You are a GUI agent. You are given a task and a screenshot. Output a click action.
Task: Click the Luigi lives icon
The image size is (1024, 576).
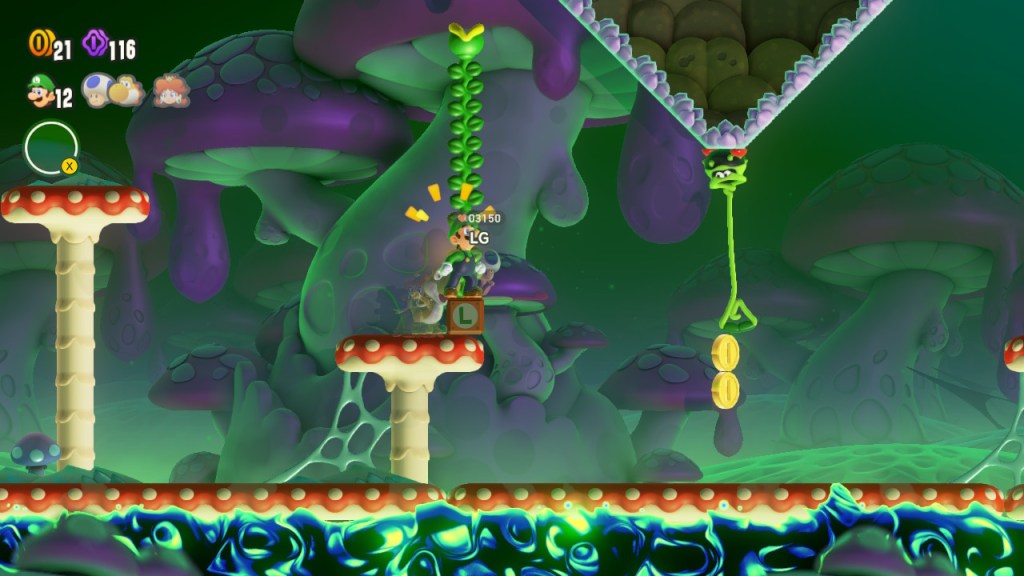[39, 93]
